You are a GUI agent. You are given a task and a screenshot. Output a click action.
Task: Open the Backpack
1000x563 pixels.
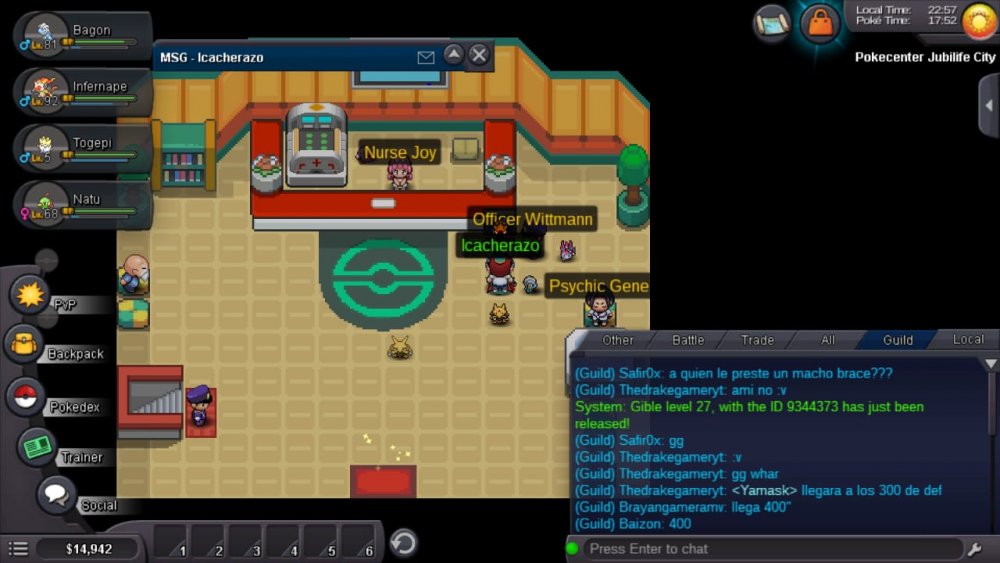click(x=25, y=346)
